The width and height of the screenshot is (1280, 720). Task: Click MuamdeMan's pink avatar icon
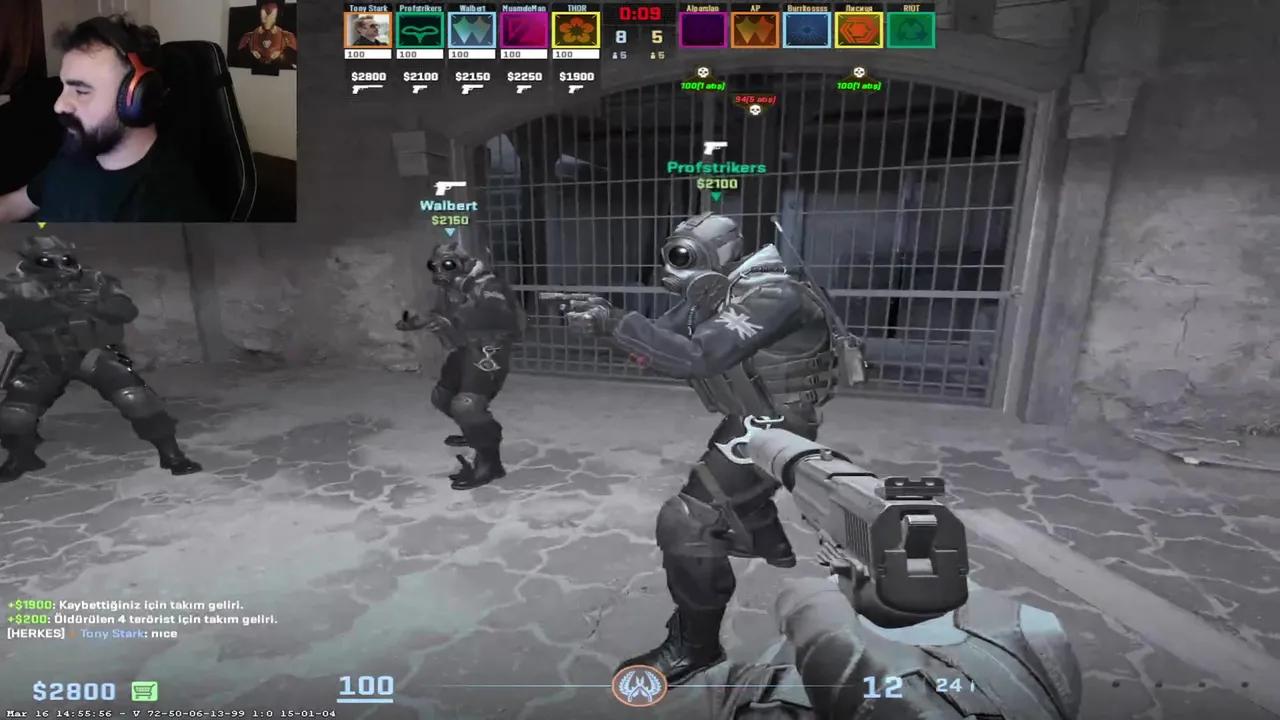click(x=524, y=29)
